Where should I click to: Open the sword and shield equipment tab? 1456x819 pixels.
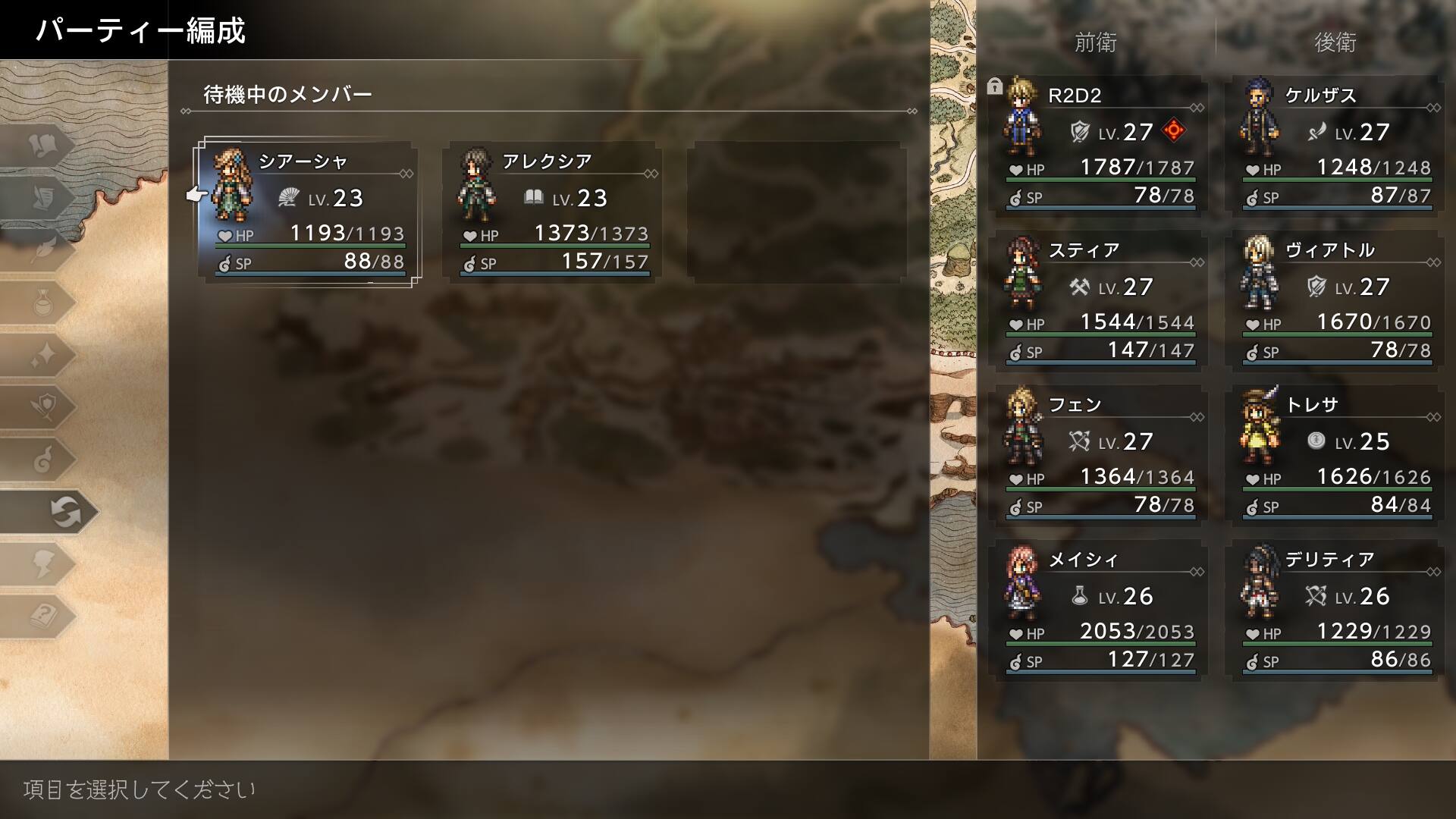tap(42, 407)
